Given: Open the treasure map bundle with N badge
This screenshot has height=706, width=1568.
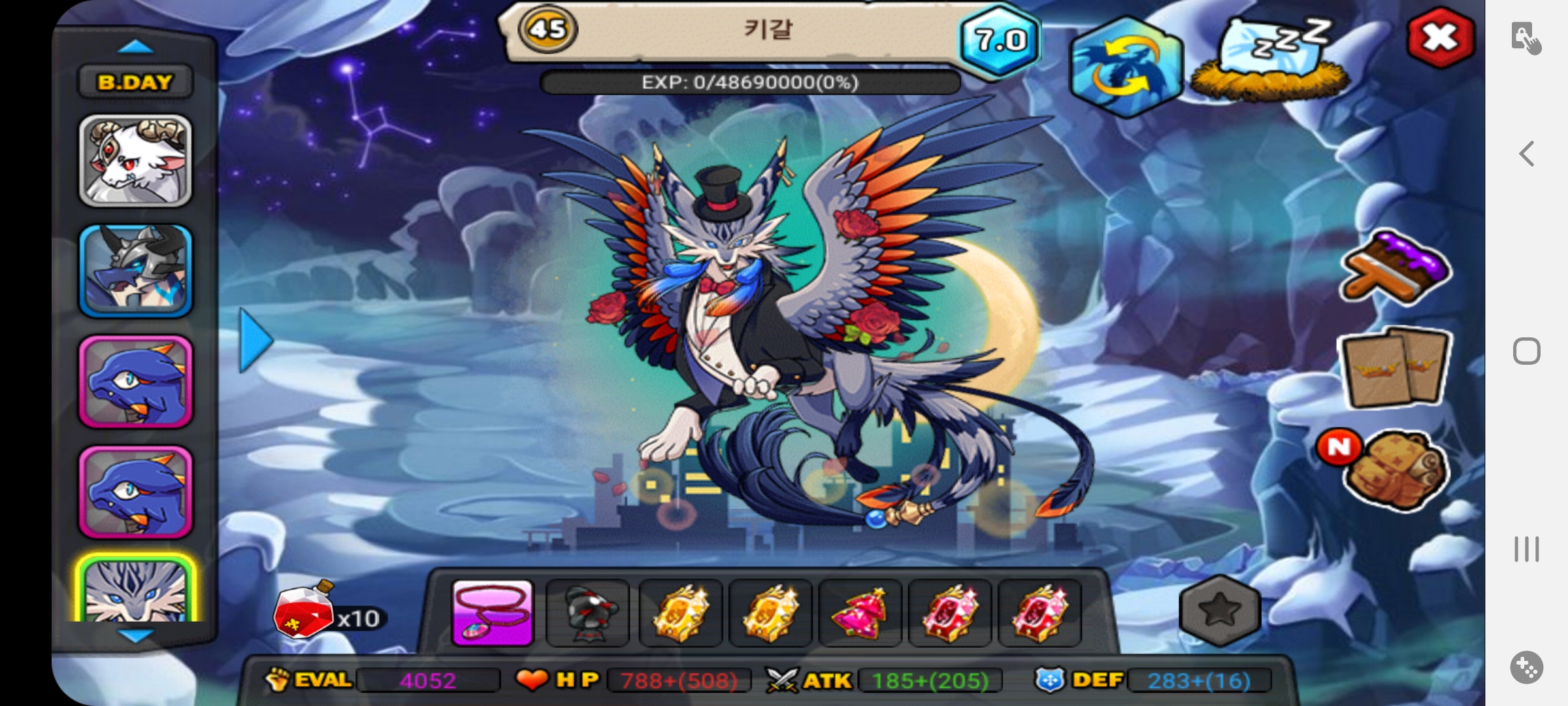Looking at the screenshot, I should coord(1396,469).
